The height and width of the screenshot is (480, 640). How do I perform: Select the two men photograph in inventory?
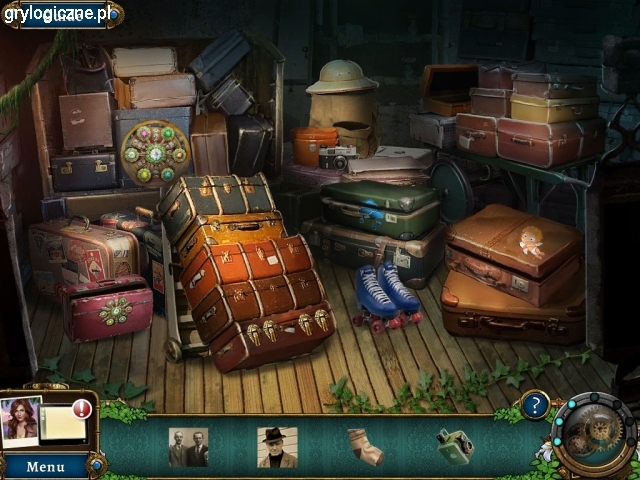point(188,447)
